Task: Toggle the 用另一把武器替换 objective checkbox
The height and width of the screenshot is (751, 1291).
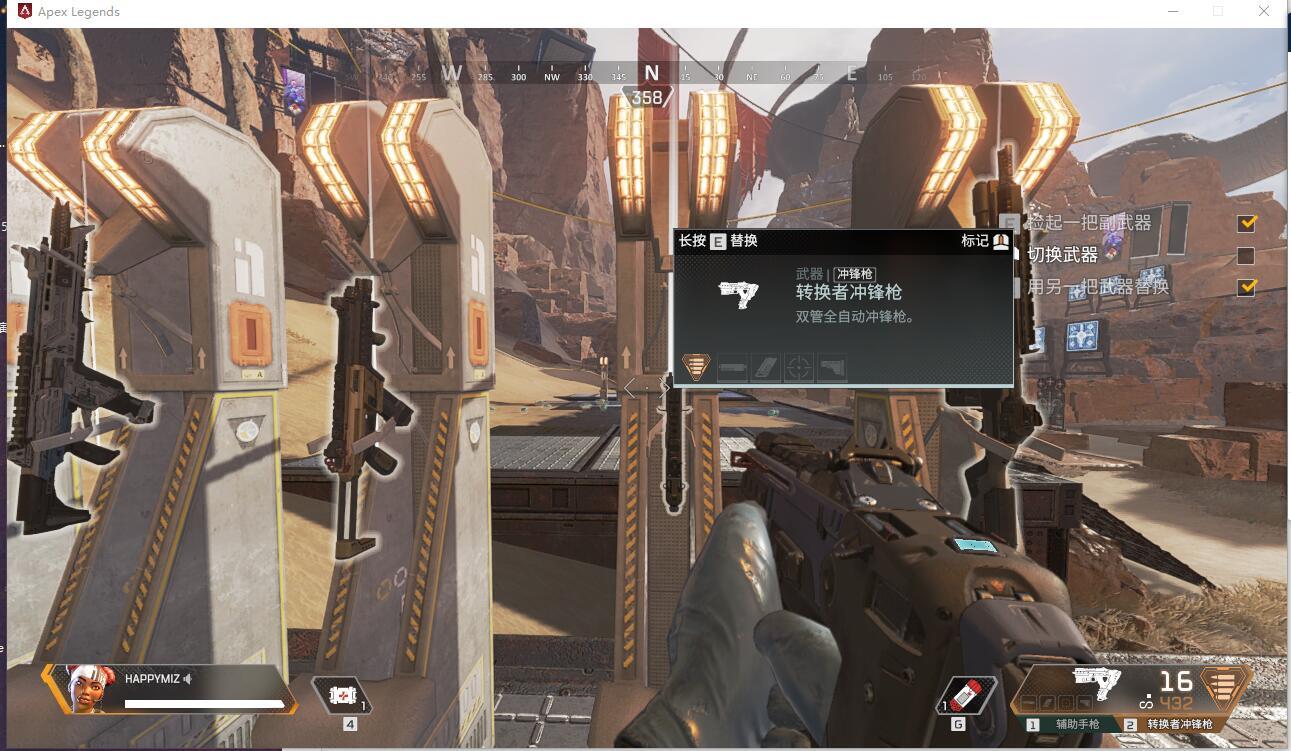Action: (1246, 287)
